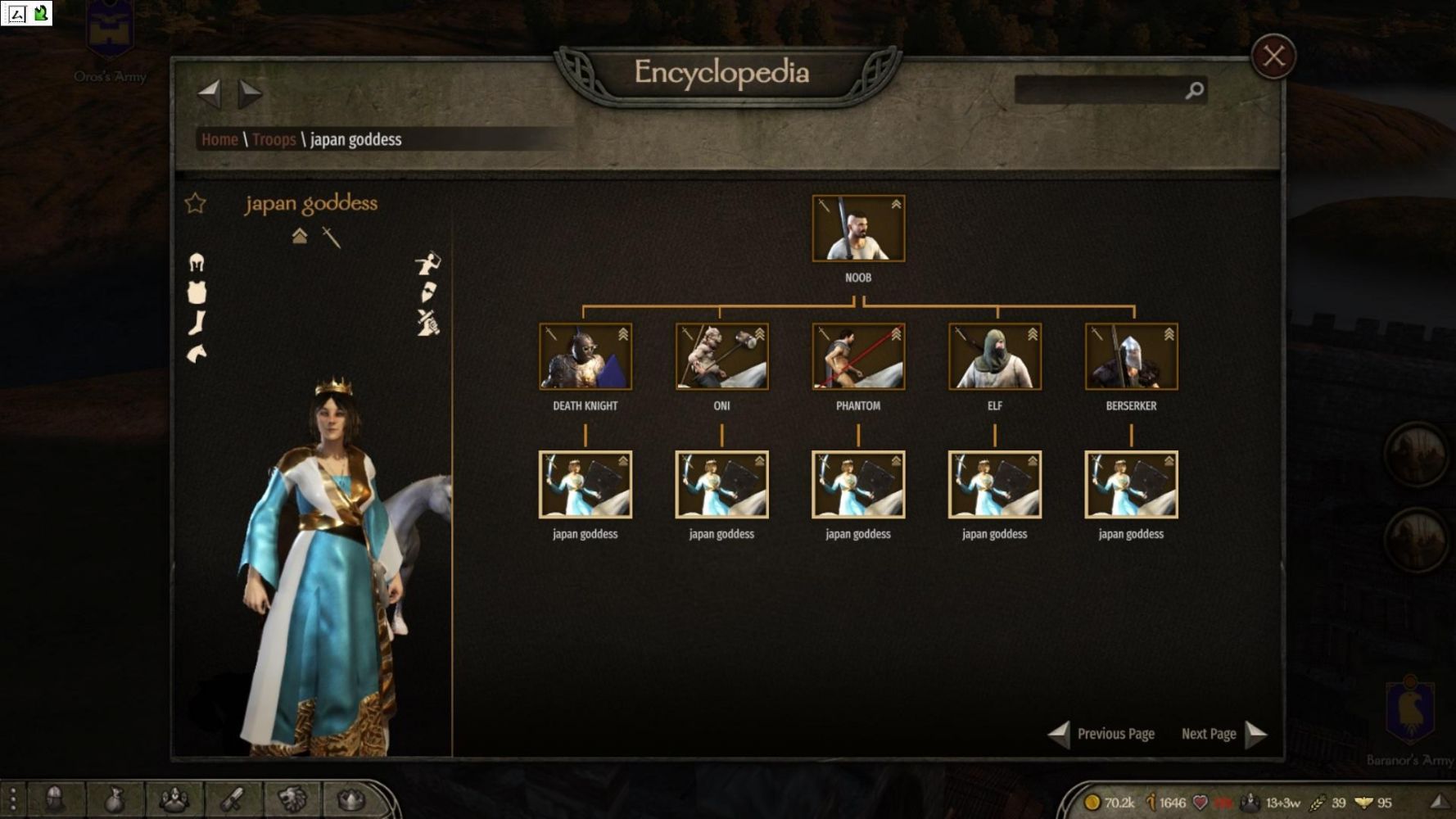Viewport: 1456px width, 819px height.
Task: Open the Home breadcrumb link
Action: click(x=219, y=139)
